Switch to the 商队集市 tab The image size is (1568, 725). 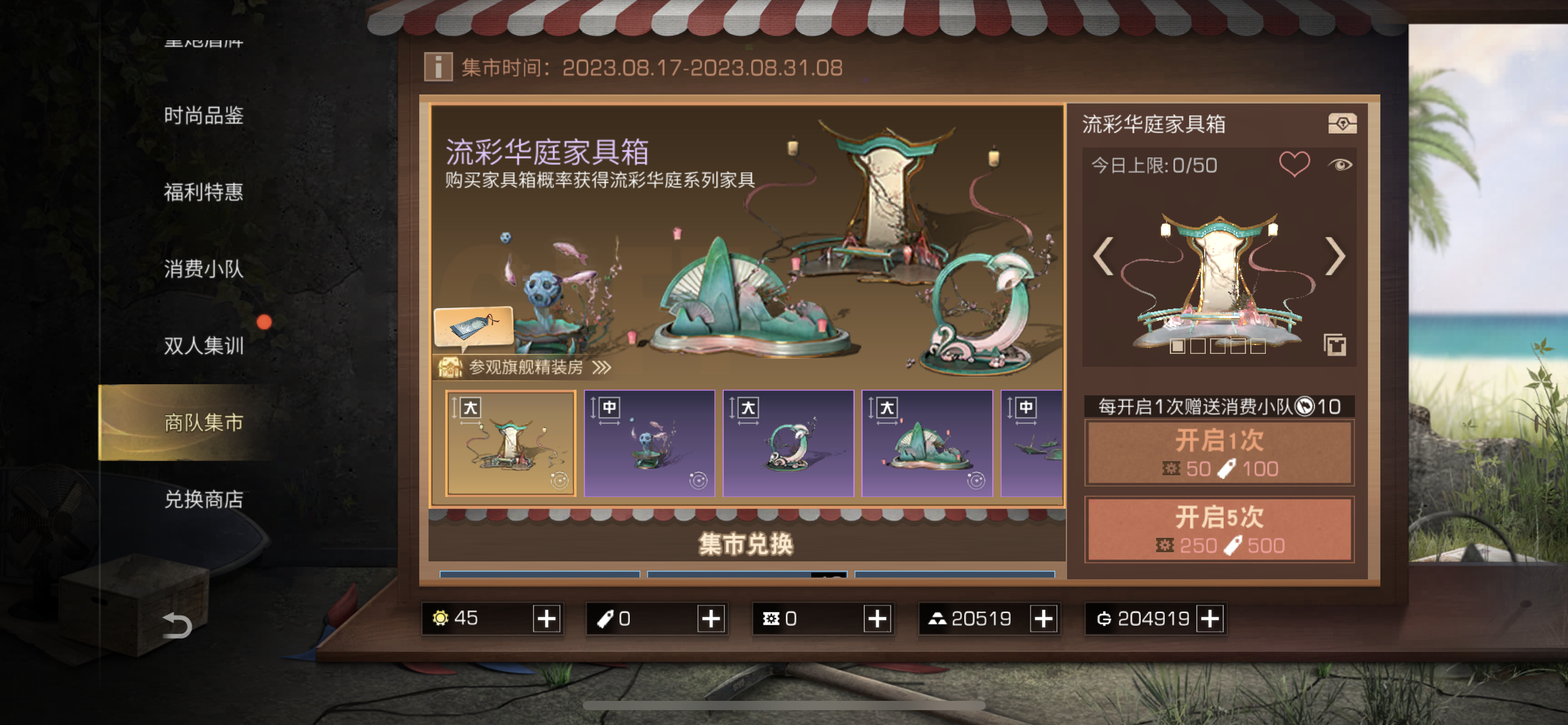203,423
